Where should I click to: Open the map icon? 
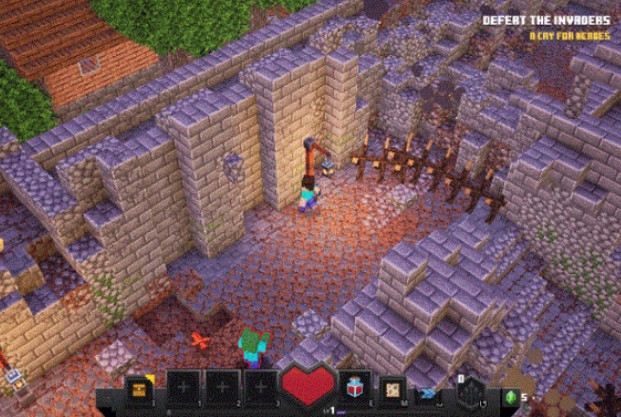point(393,388)
